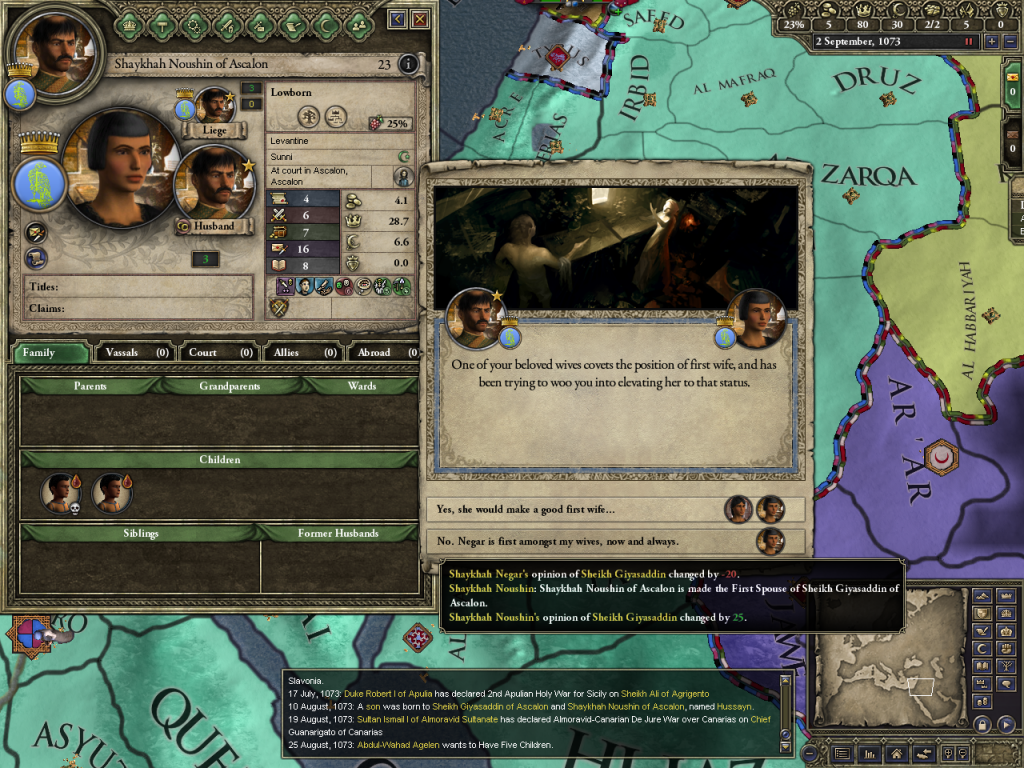Switch to the Court tab
This screenshot has width=1024, height=768.
[218, 352]
